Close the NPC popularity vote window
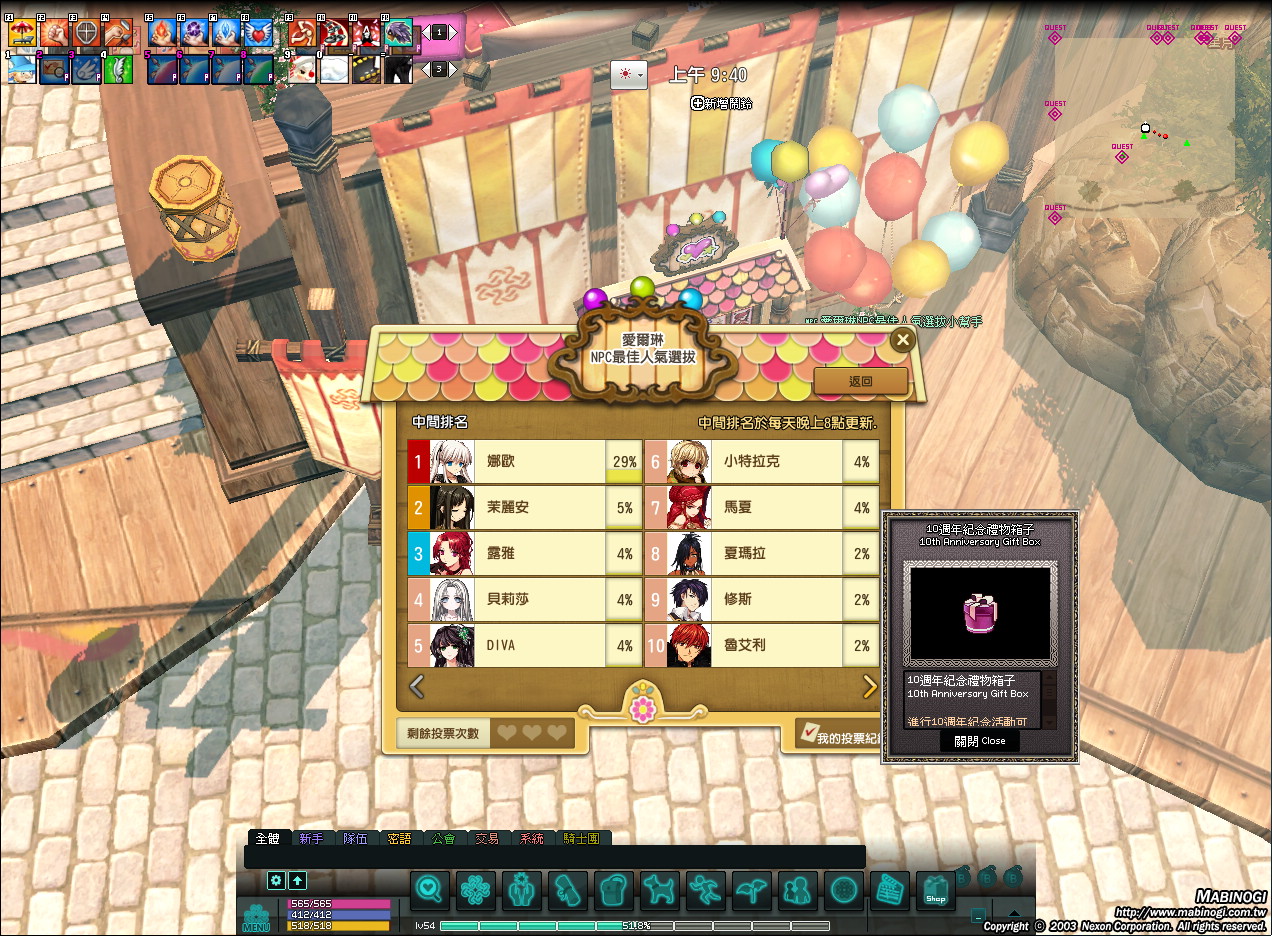Image resolution: width=1272 pixels, height=936 pixels. tap(903, 340)
